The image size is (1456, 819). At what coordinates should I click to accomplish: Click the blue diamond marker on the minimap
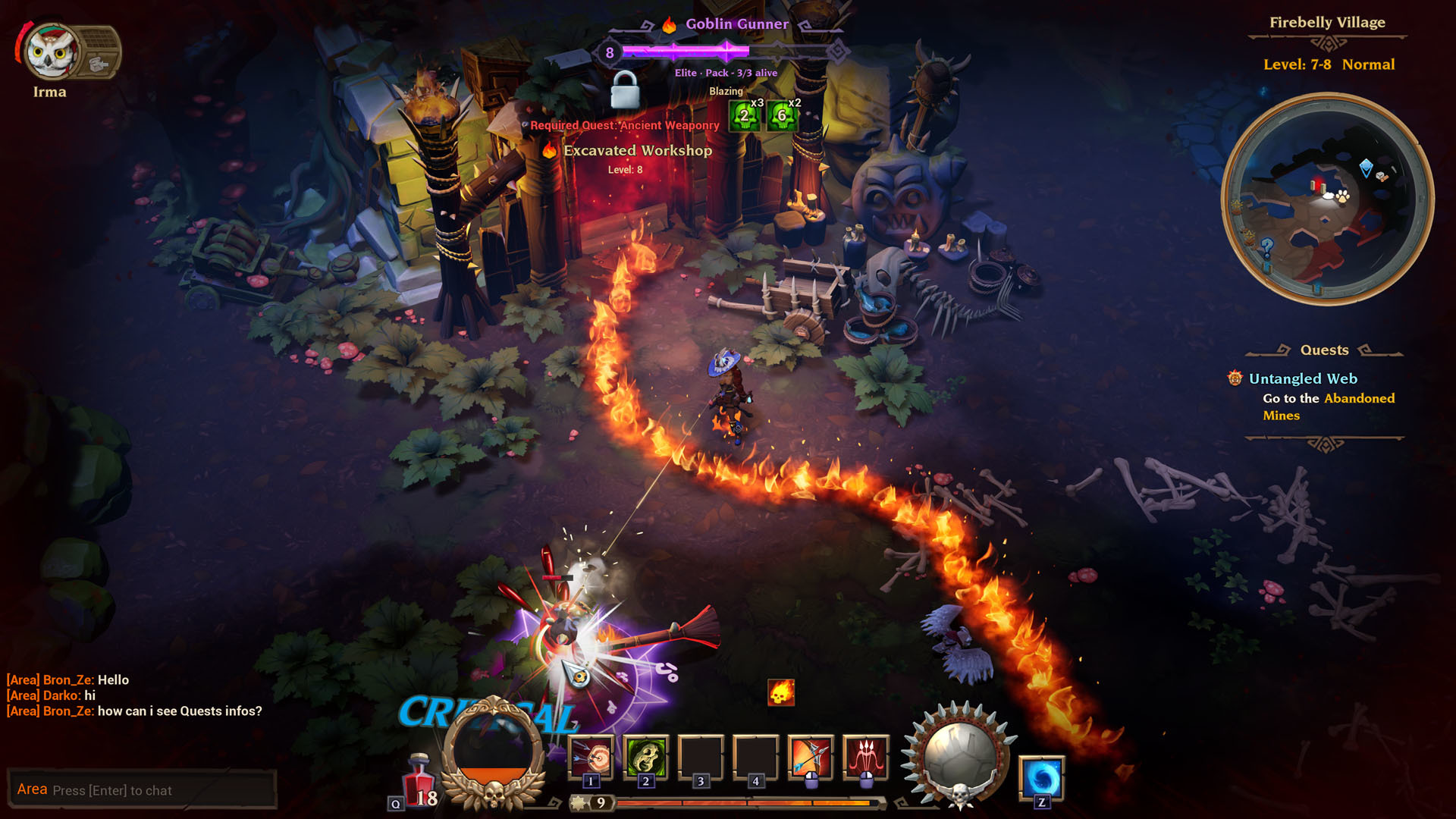point(1366,168)
